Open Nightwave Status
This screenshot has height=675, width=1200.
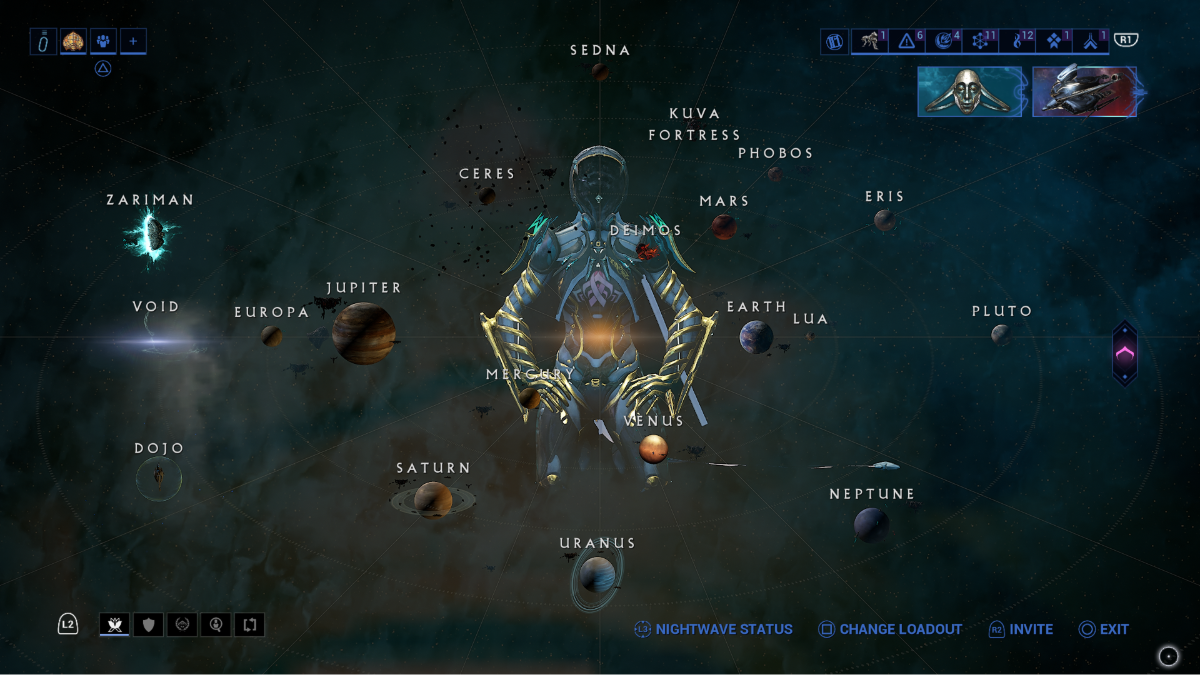click(713, 629)
